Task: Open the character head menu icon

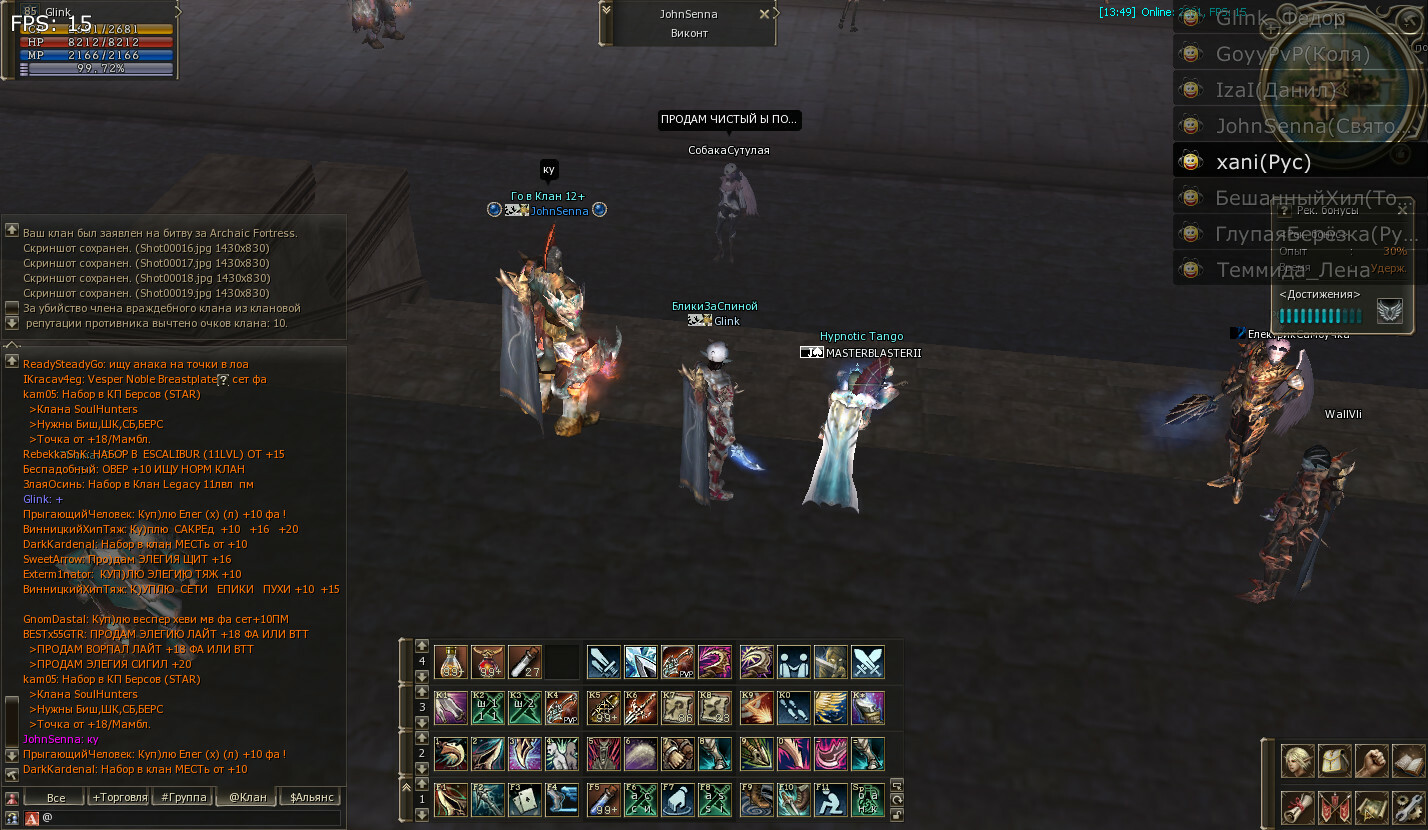Action: [1298, 761]
